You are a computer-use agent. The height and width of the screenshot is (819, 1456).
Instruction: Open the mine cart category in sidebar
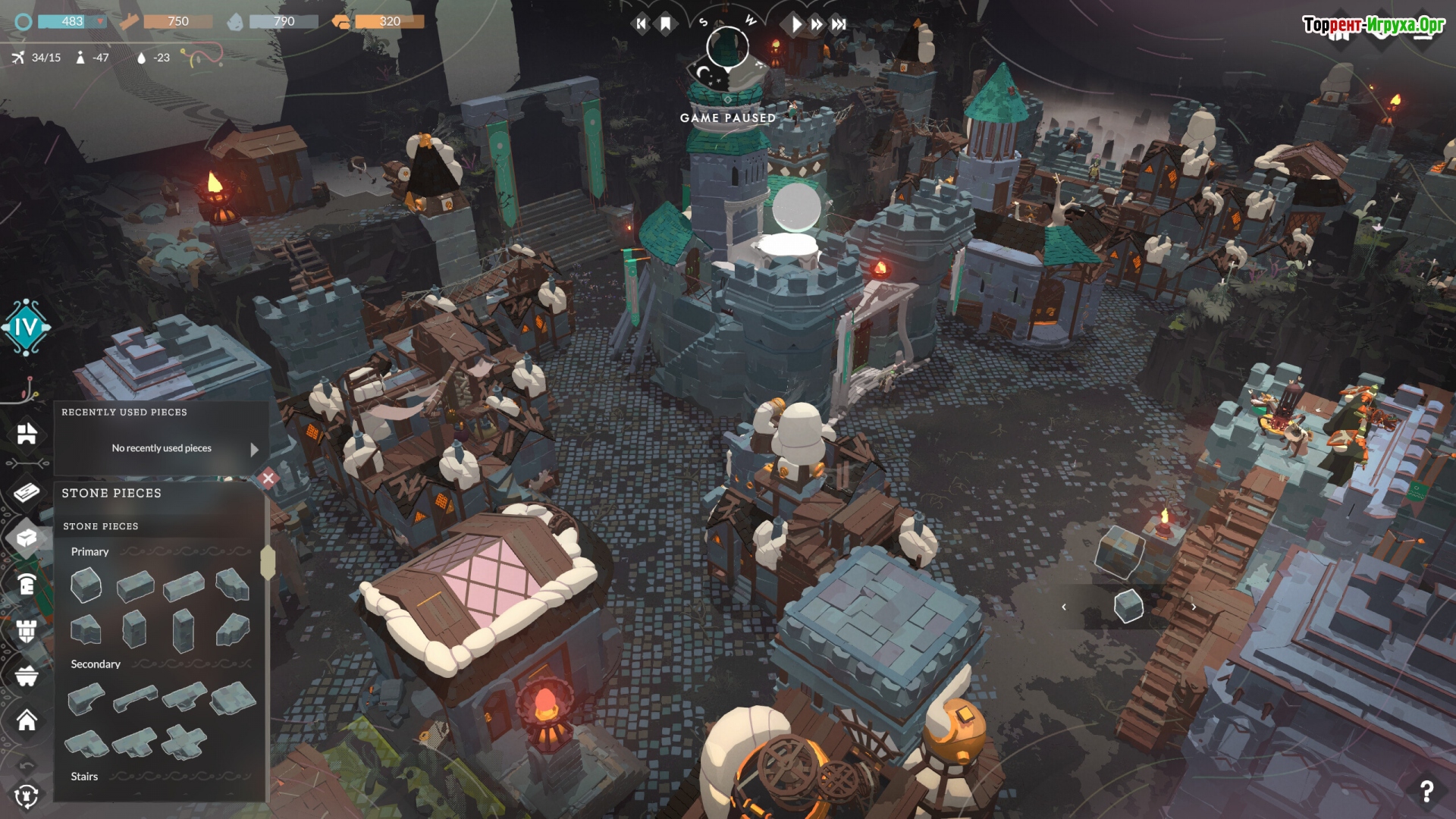[x=27, y=675]
